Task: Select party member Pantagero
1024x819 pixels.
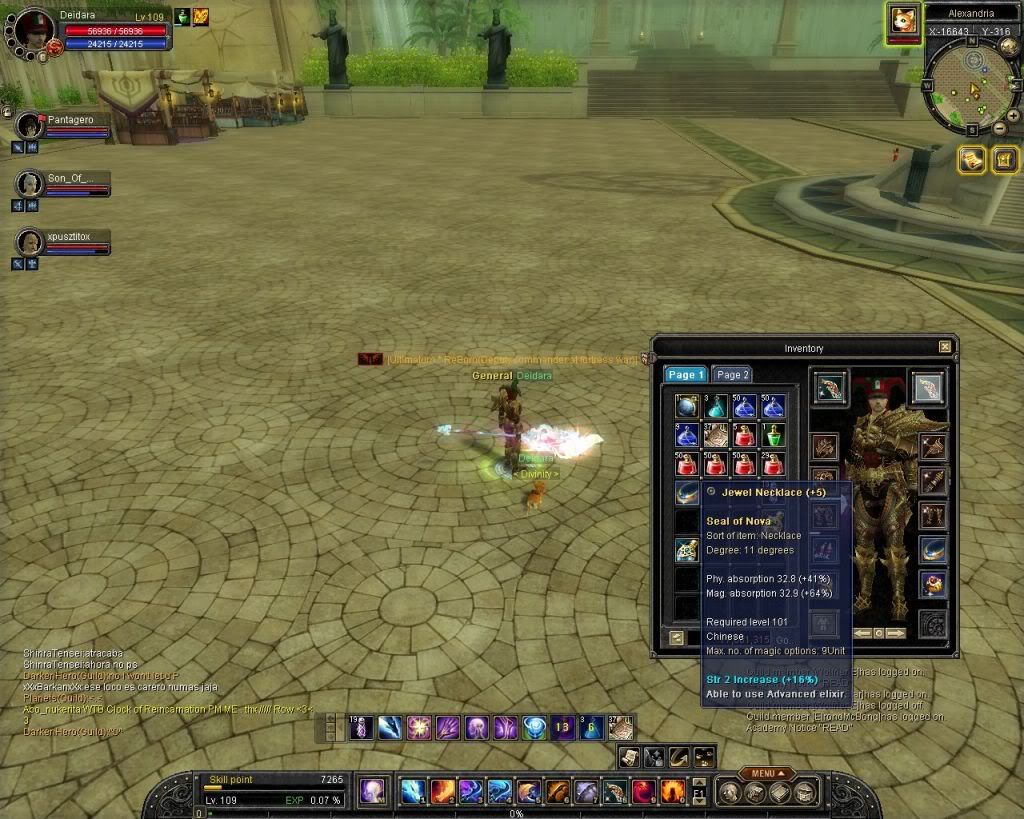Action: pyautogui.click(x=29, y=126)
